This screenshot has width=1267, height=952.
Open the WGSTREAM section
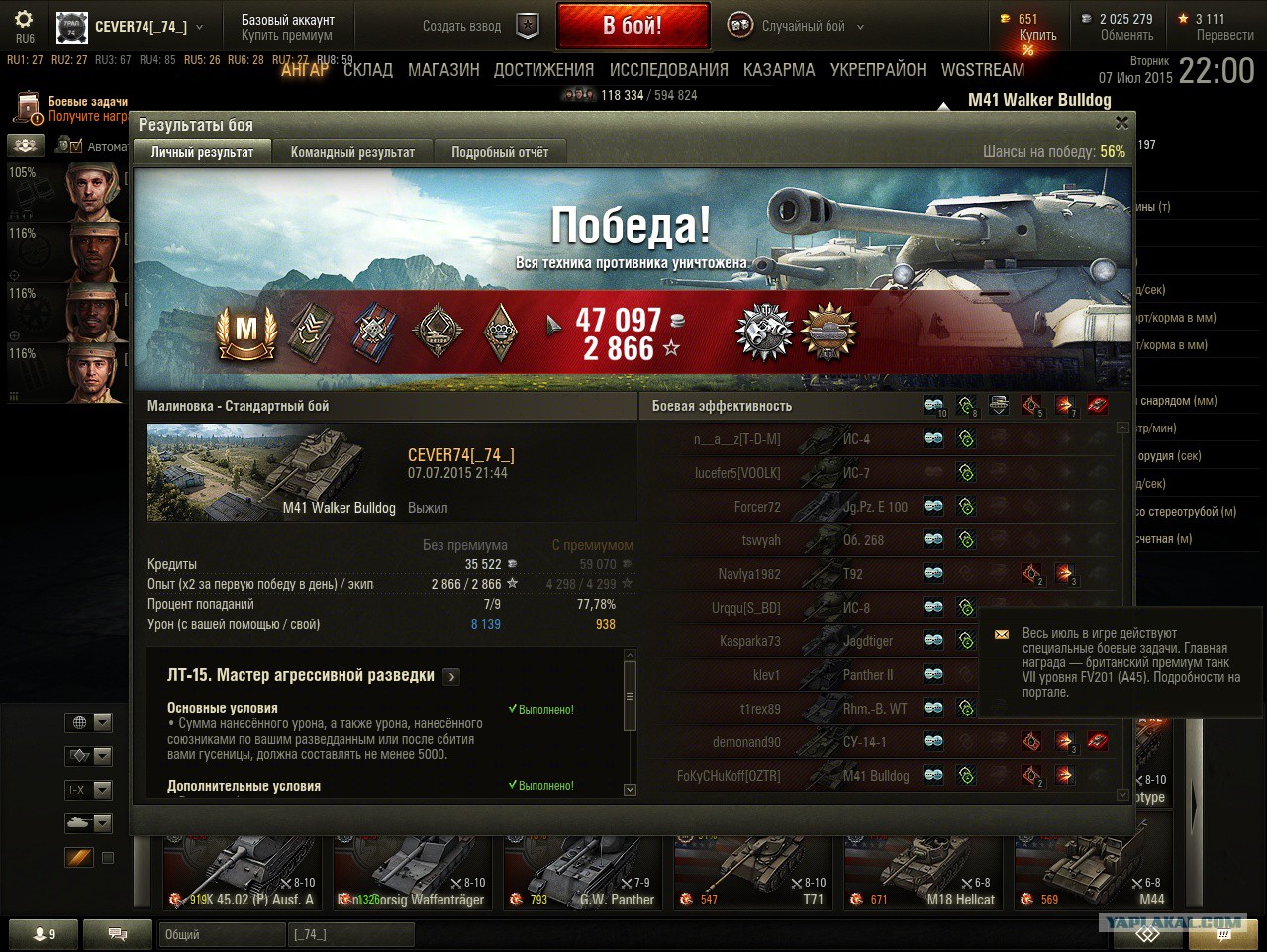pyautogui.click(x=983, y=70)
